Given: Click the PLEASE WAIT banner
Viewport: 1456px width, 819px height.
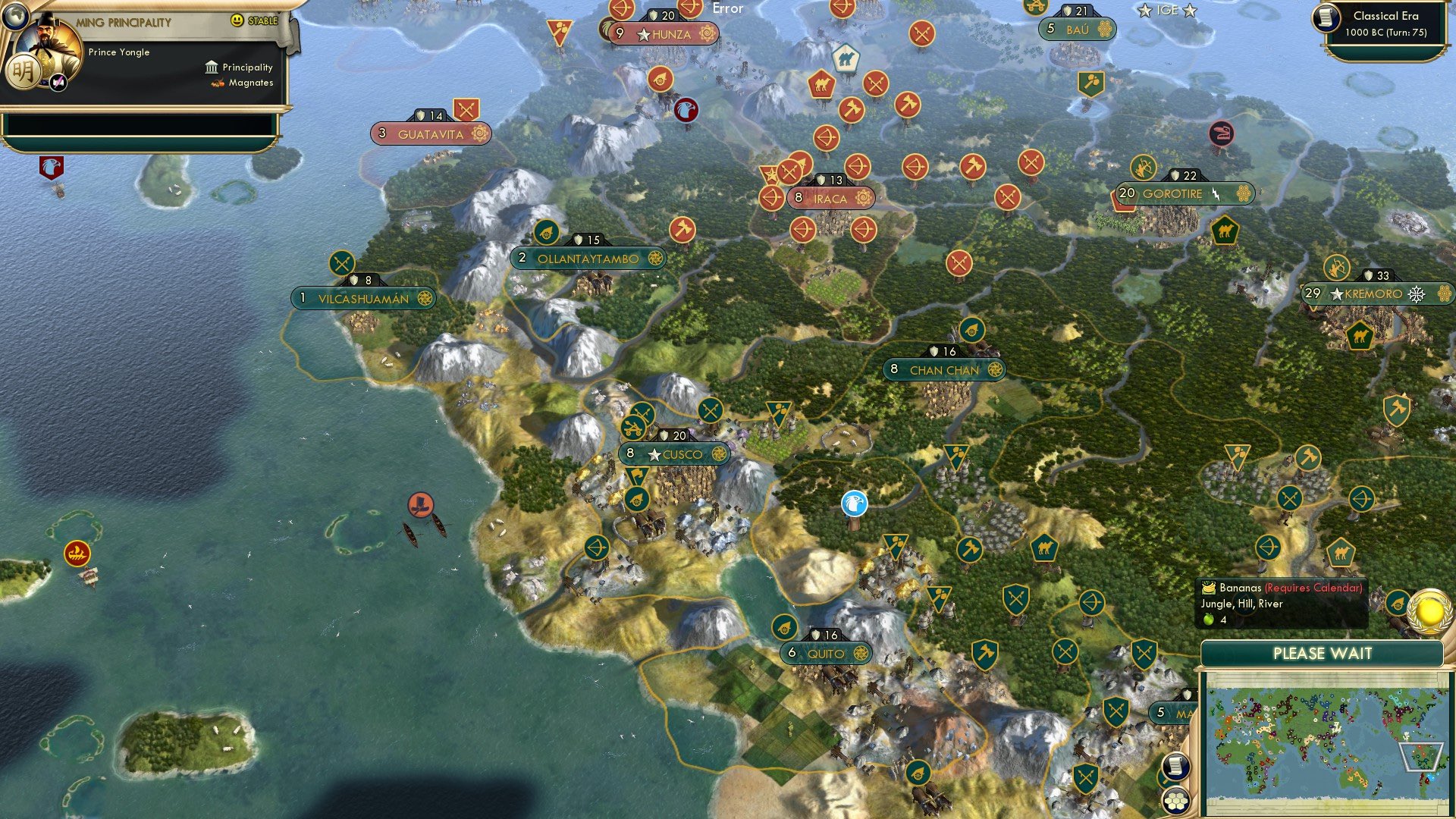Looking at the screenshot, I should [1324, 652].
